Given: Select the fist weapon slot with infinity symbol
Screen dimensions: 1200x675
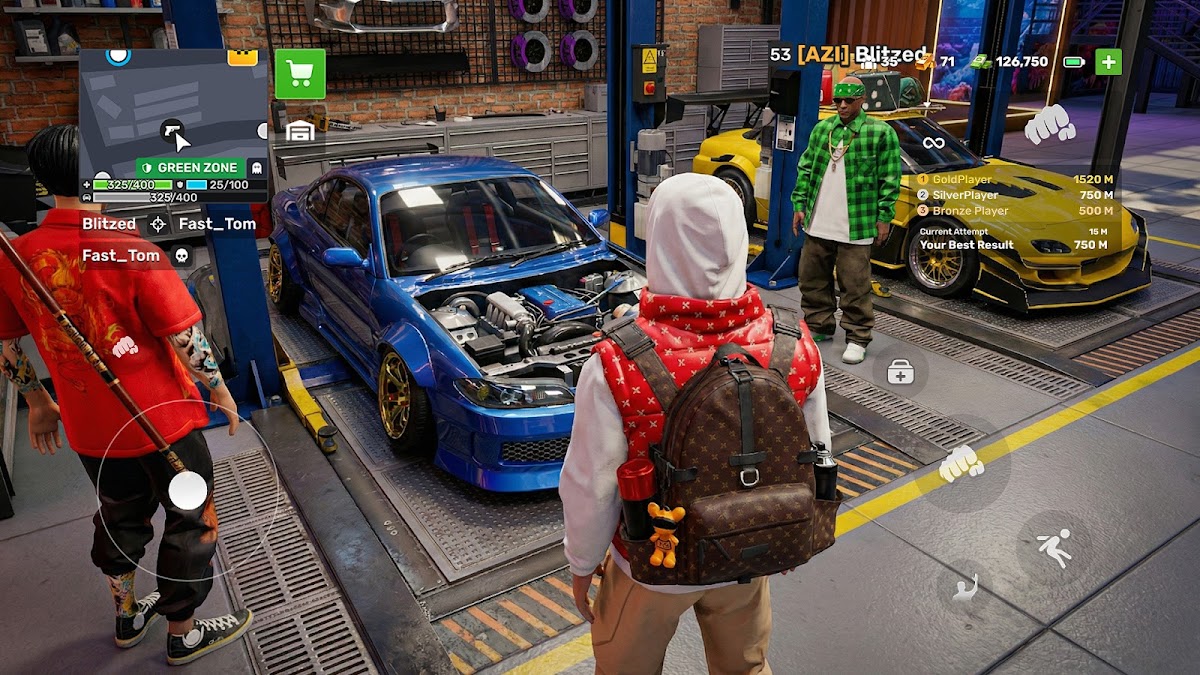Looking at the screenshot, I should 1049,124.
